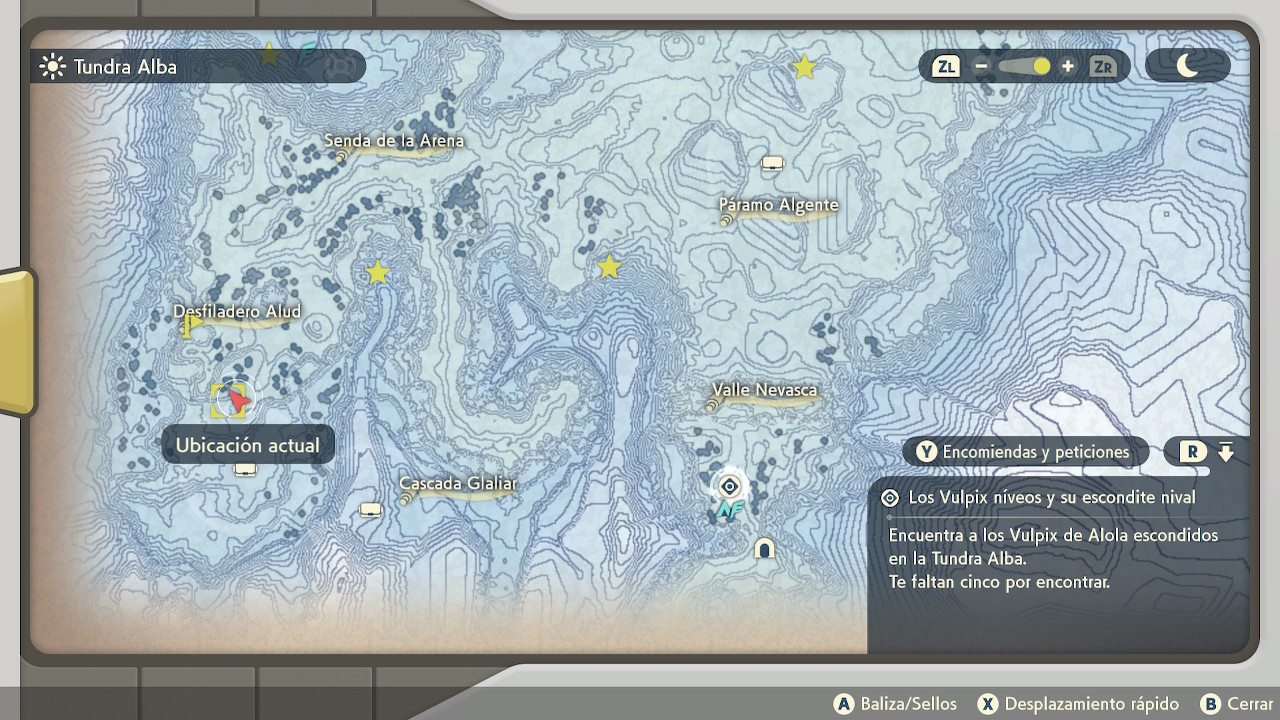
Task: Select the camp icon beneath Ubicación actual
Action: coord(245,469)
